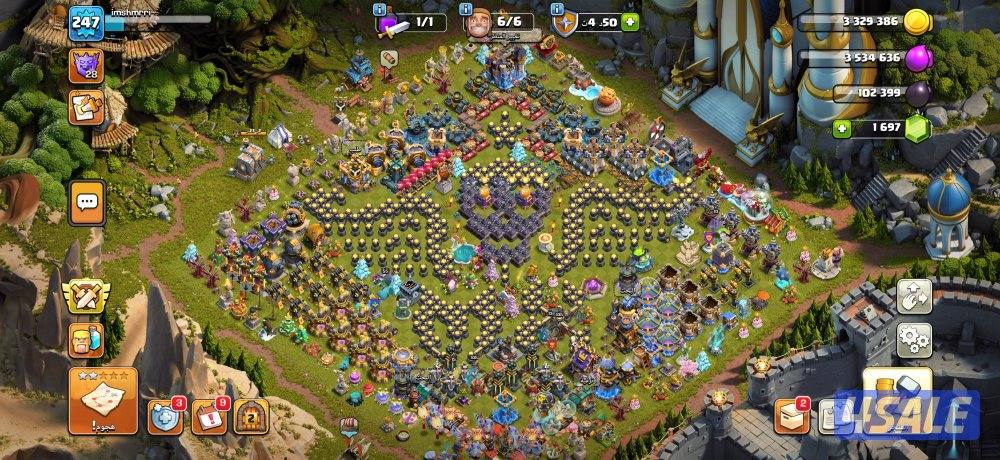Buy gems with the green plus button
Screen dimensions: 1000x460
(x=843, y=128)
